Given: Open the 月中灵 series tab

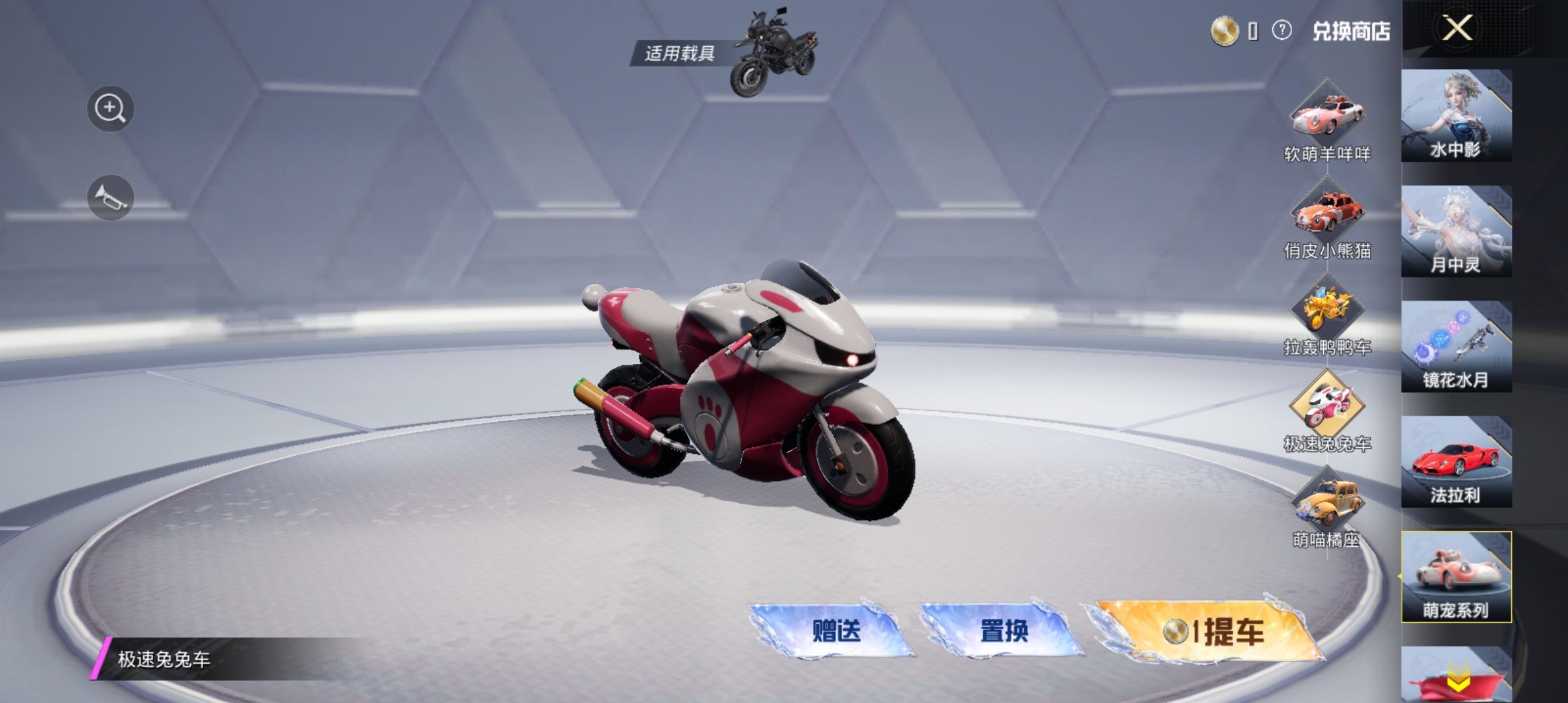Looking at the screenshot, I should pos(1456,231).
